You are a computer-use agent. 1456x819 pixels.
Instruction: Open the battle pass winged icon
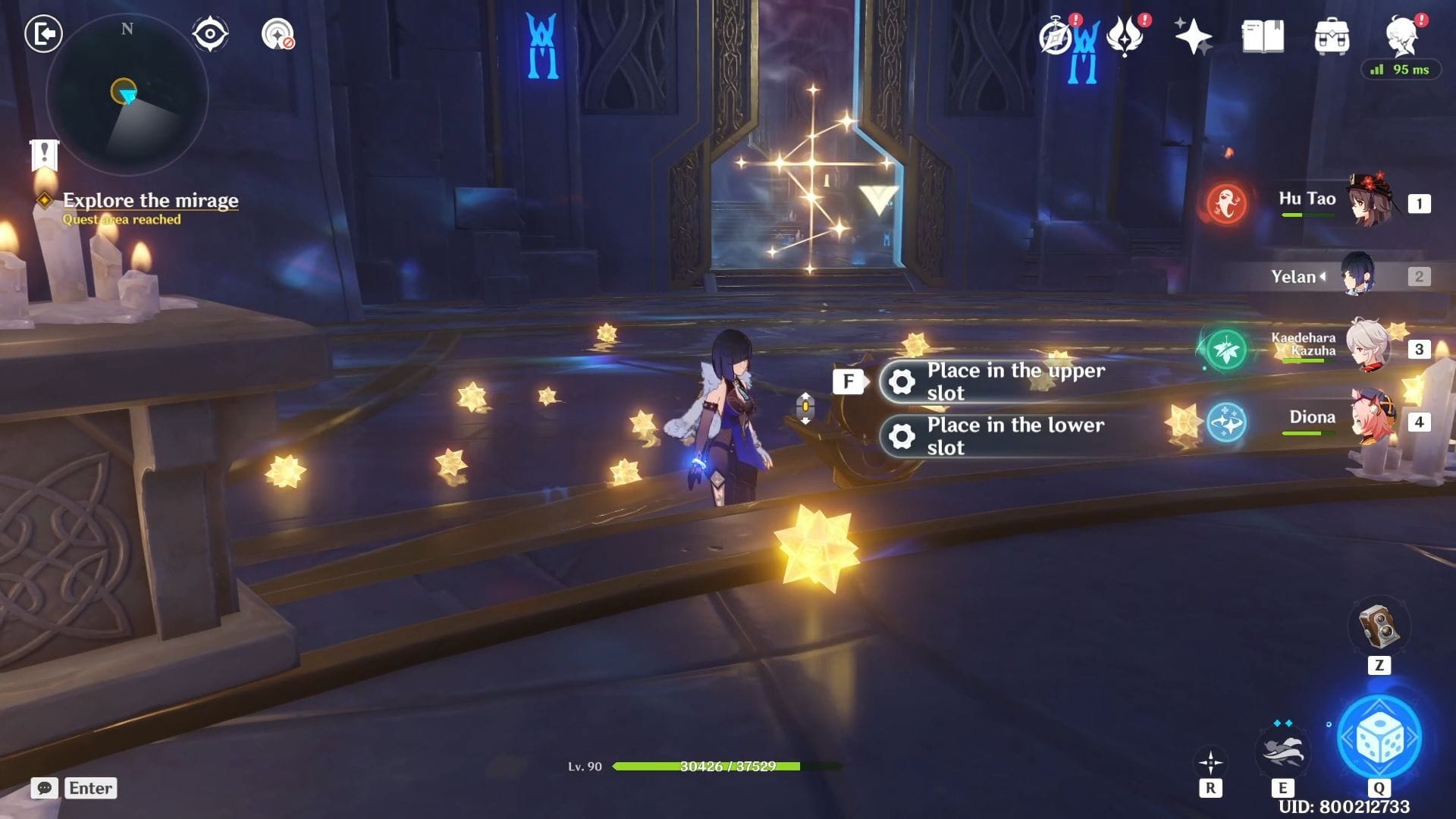coord(1125,36)
